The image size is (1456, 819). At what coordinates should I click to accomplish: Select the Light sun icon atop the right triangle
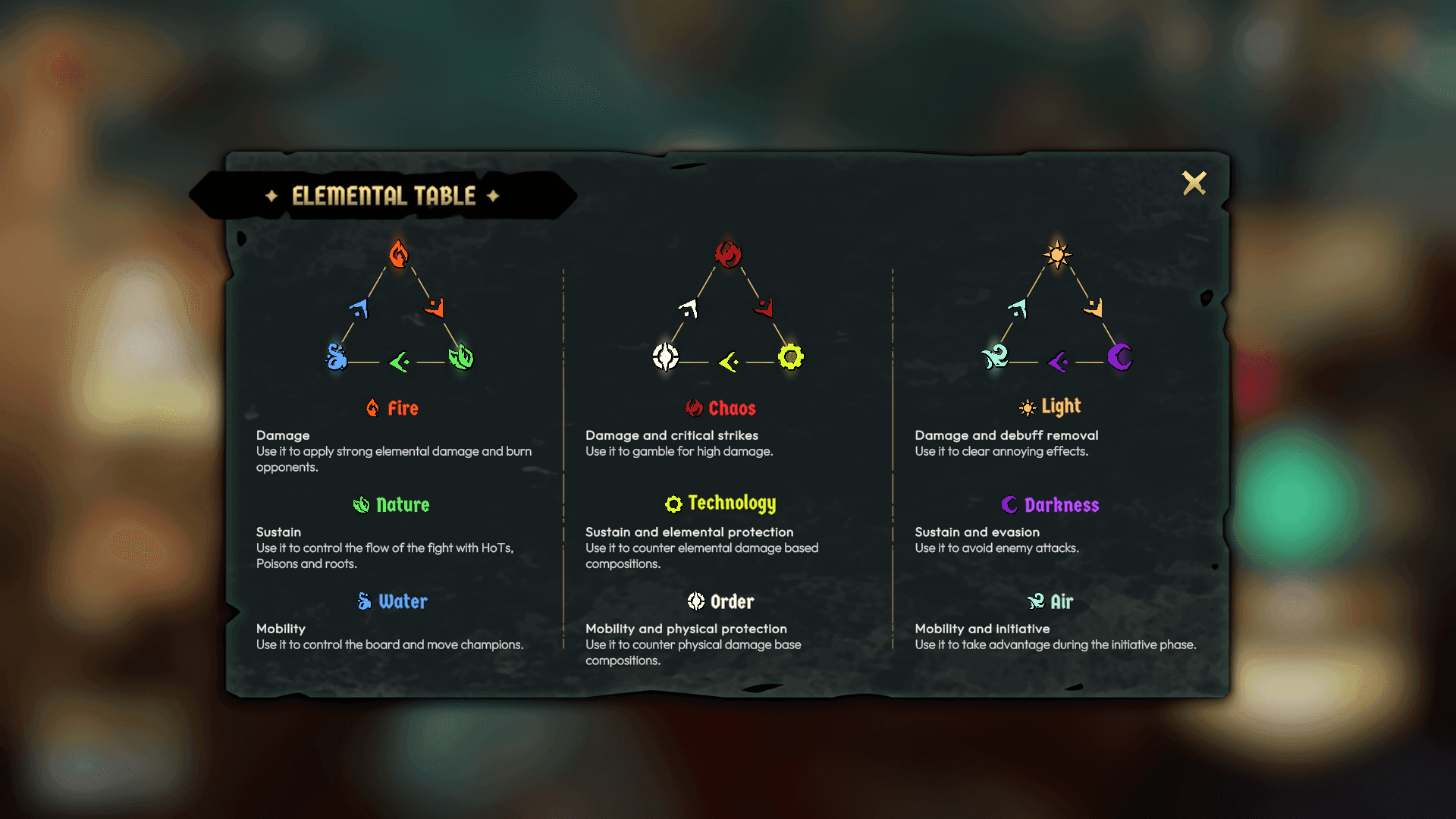tap(1058, 254)
